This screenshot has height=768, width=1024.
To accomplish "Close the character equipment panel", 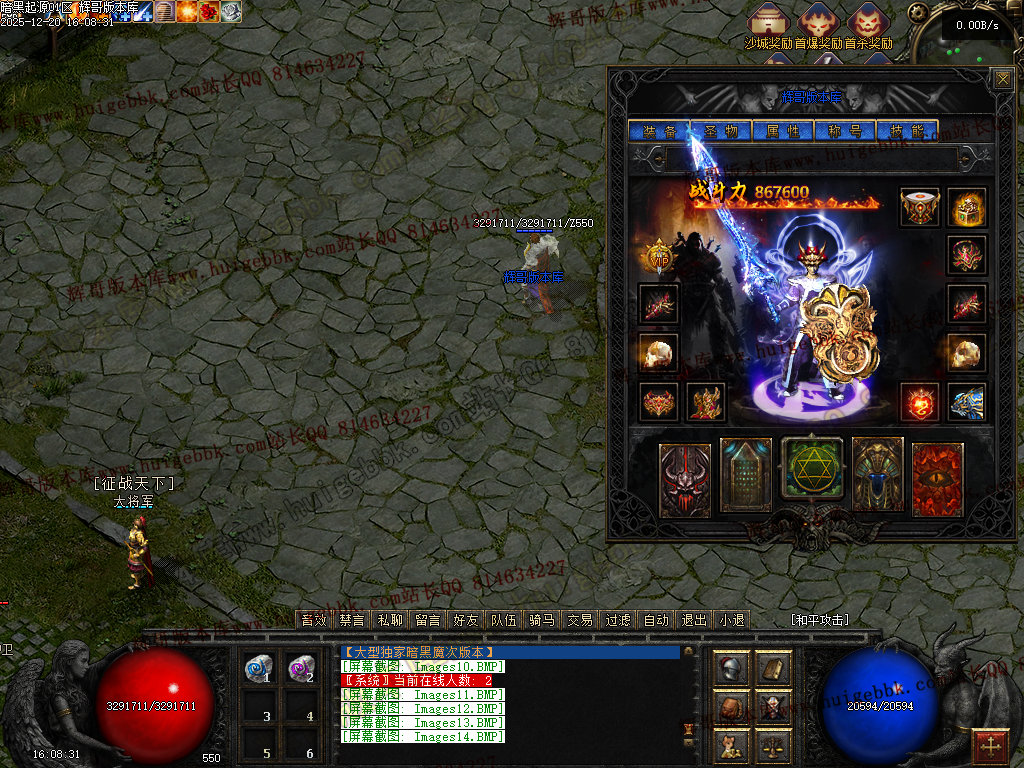I will pyautogui.click(x=1002, y=79).
